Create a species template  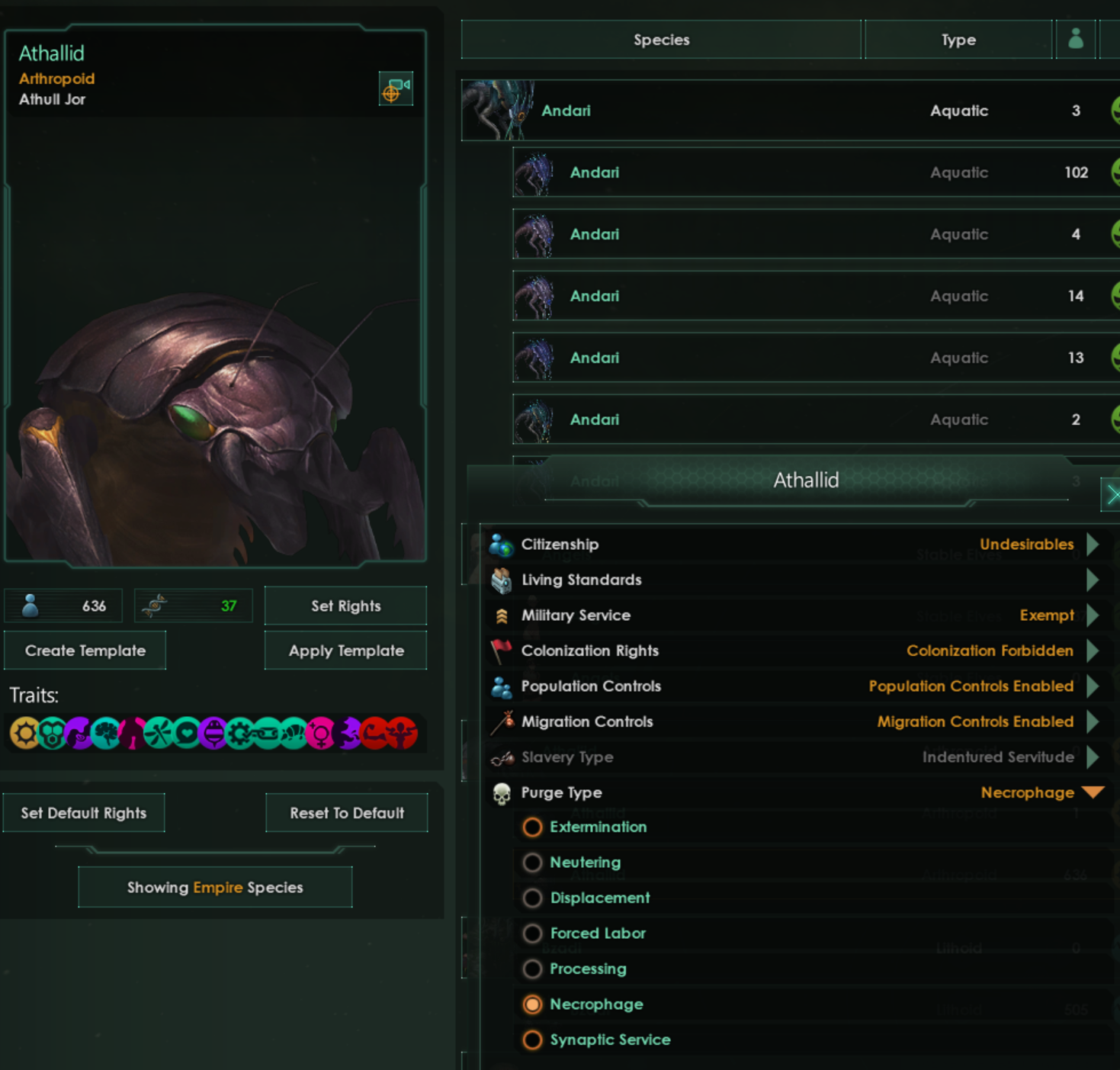tap(85, 651)
